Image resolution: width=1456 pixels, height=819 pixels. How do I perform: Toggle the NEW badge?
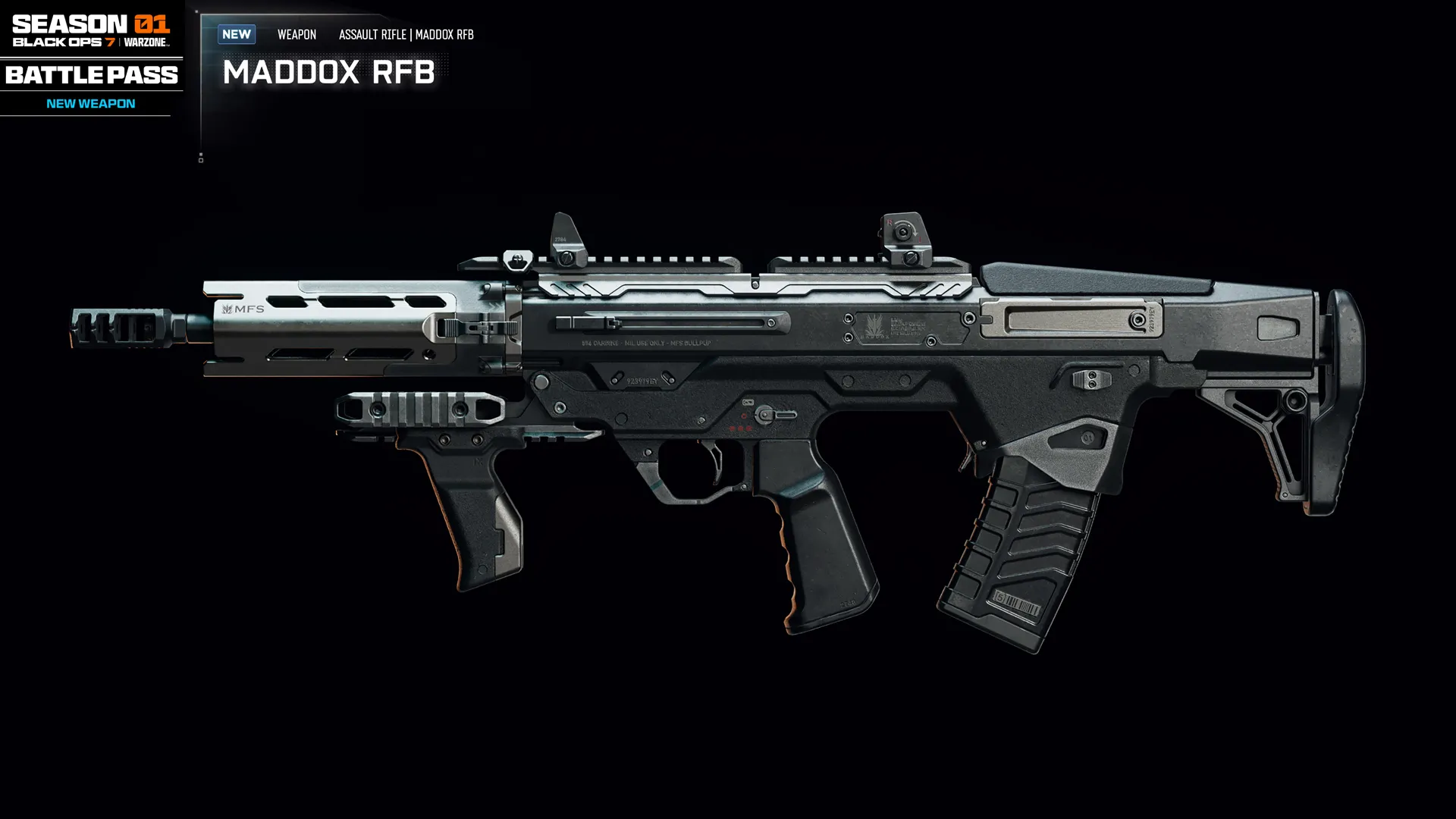[x=236, y=34]
